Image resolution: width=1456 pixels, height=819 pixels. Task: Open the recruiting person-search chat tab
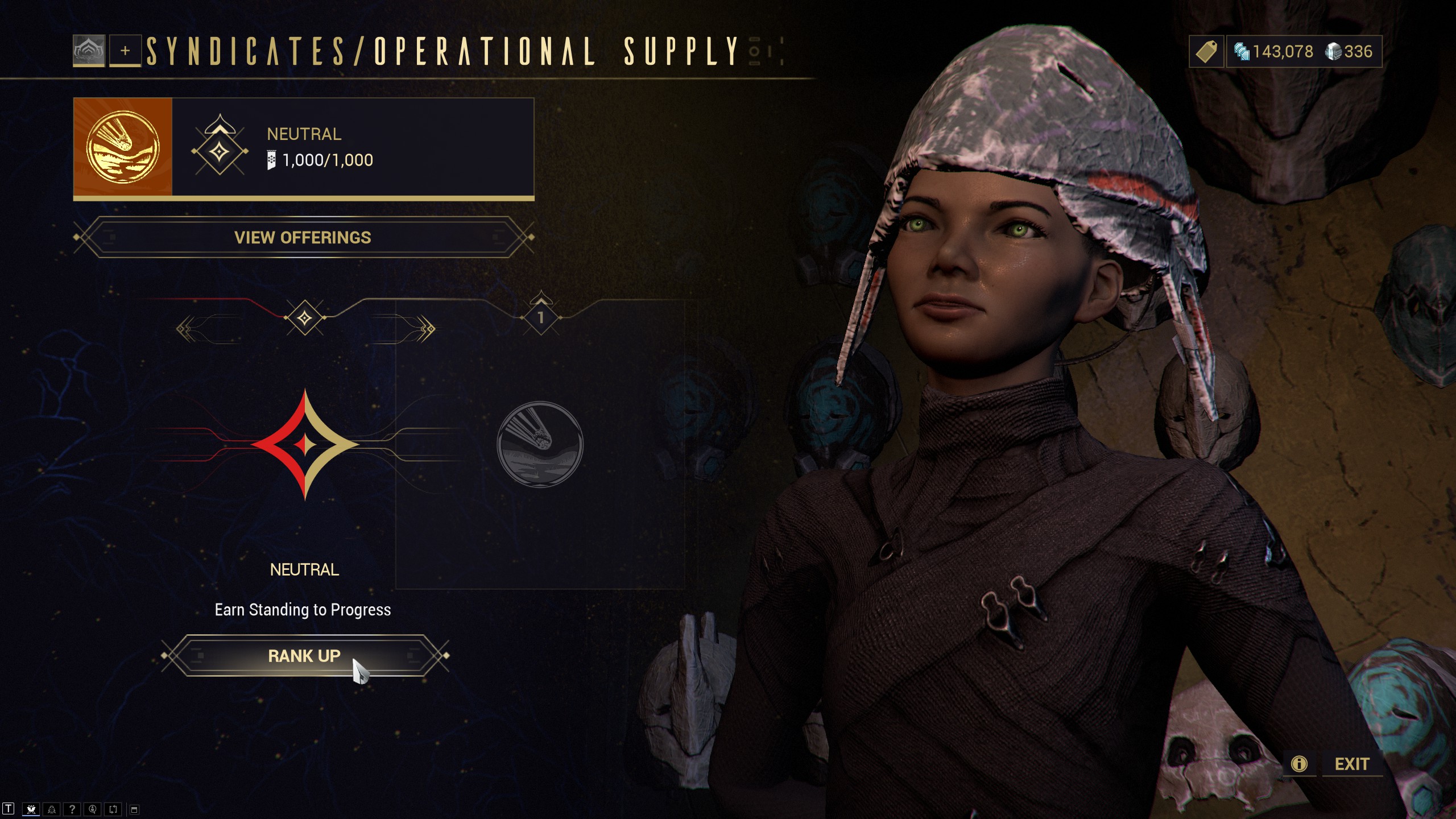click(x=93, y=809)
